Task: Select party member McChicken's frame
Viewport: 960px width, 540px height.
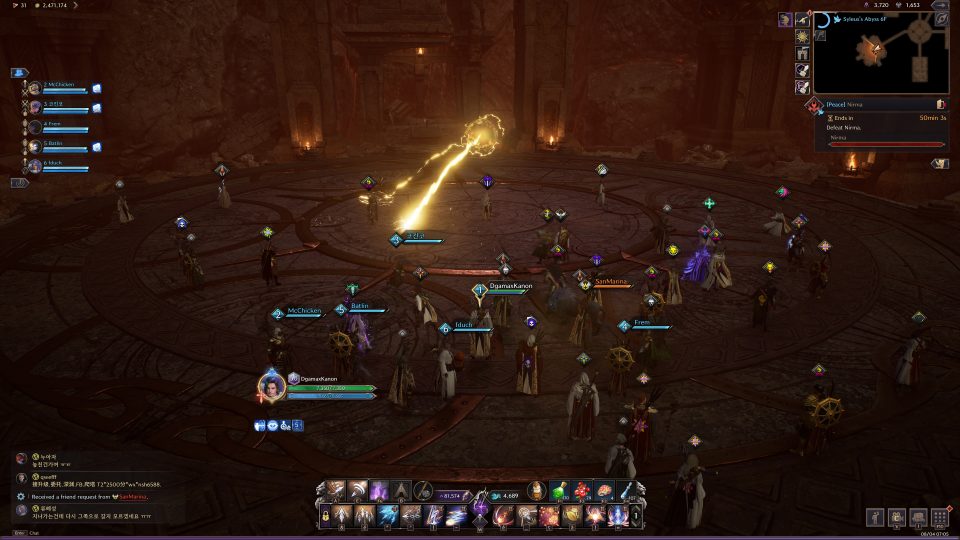Action: pos(62,88)
